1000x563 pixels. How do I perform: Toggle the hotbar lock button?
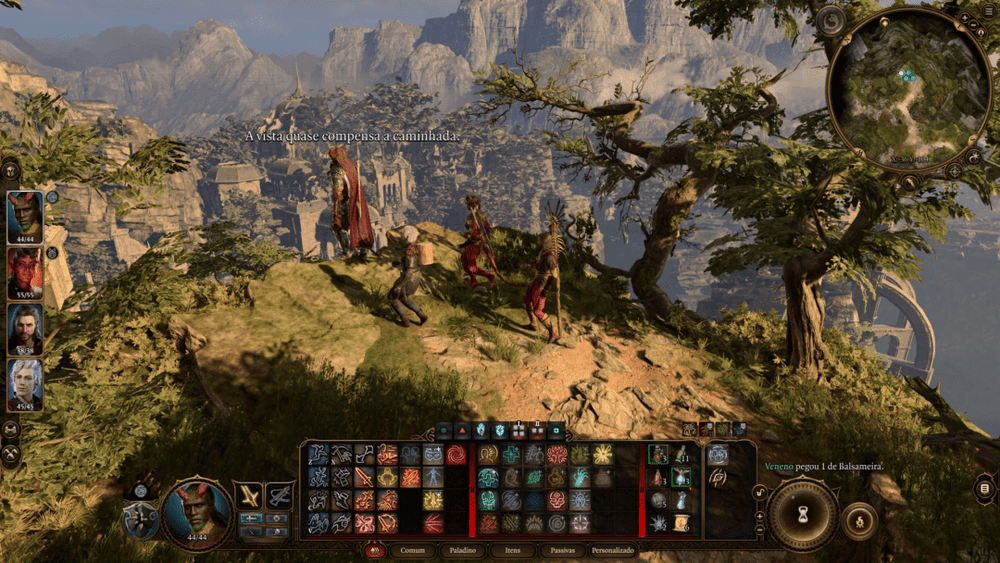coord(758,491)
